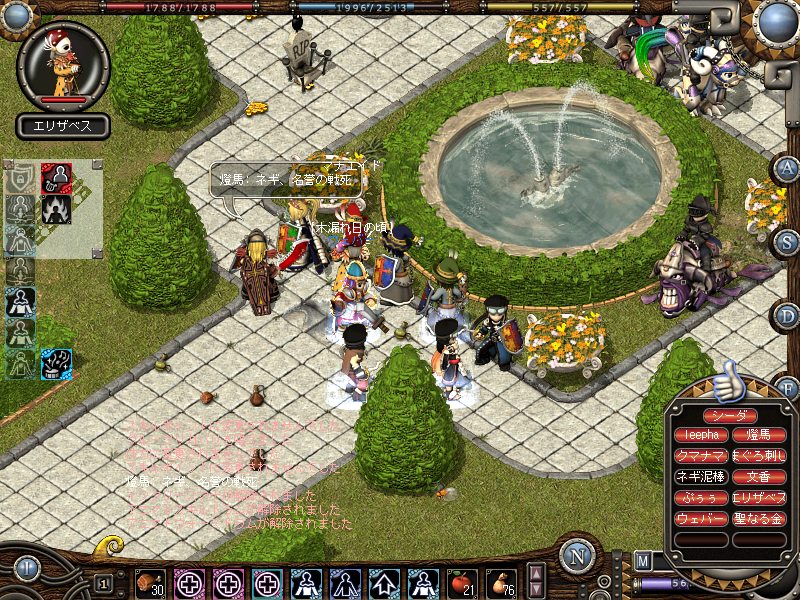
Task: Use the red apple item with count 21
Action: point(463,582)
